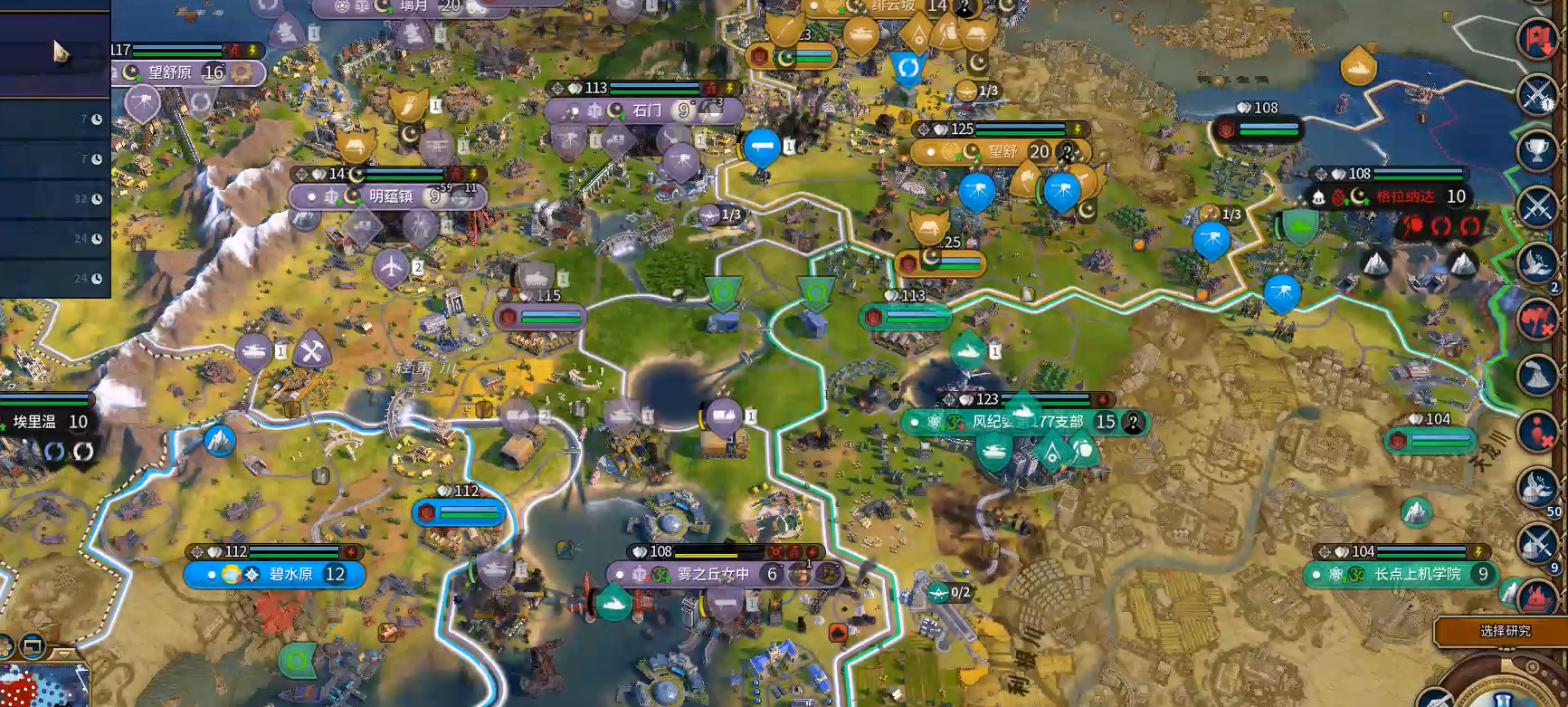Open the volcano eruption notification
Screen dimensions: 1568x707
click(1536, 374)
